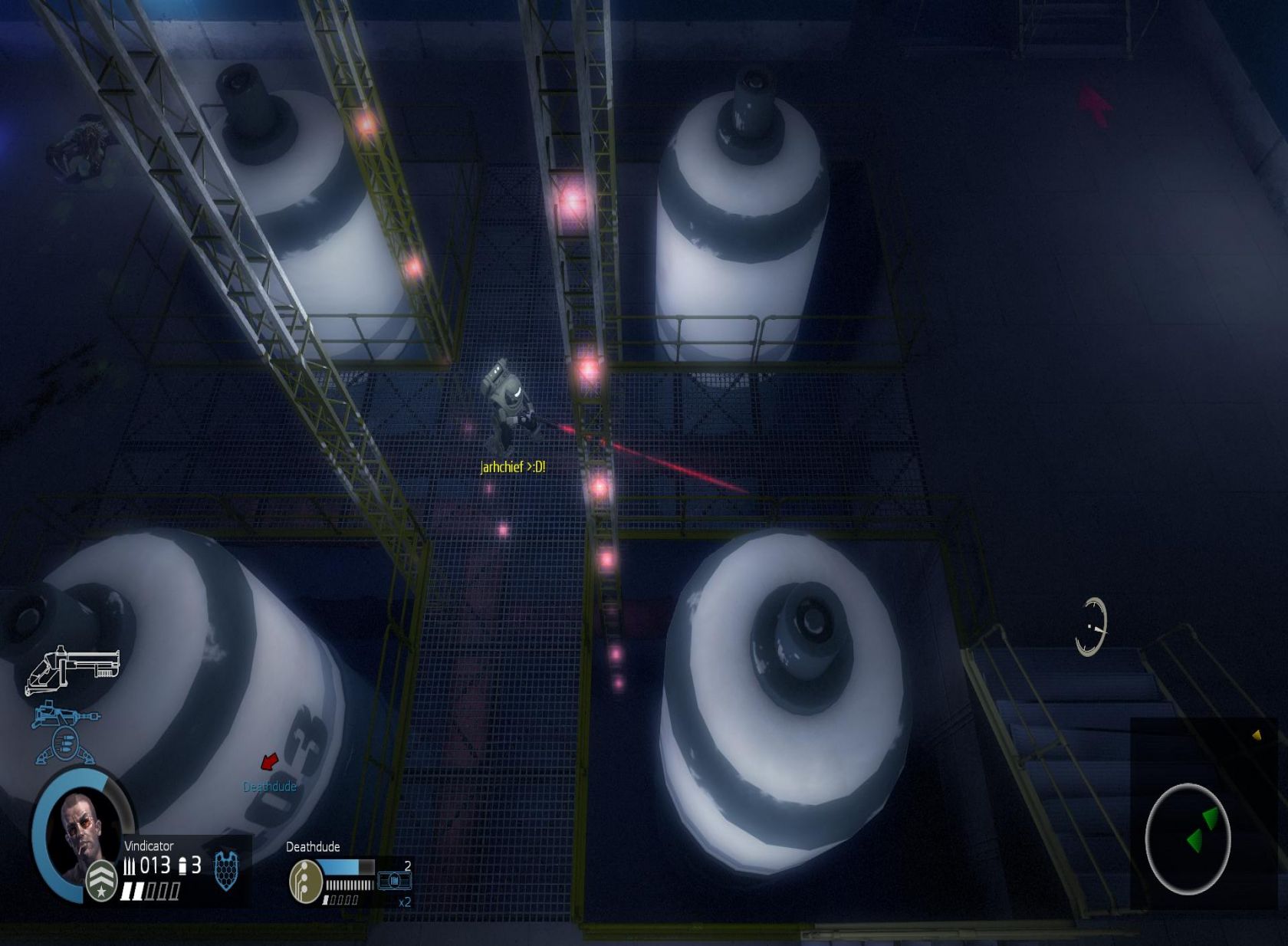
Task: Select Deathdude's tech class emblem
Action: [304, 882]
